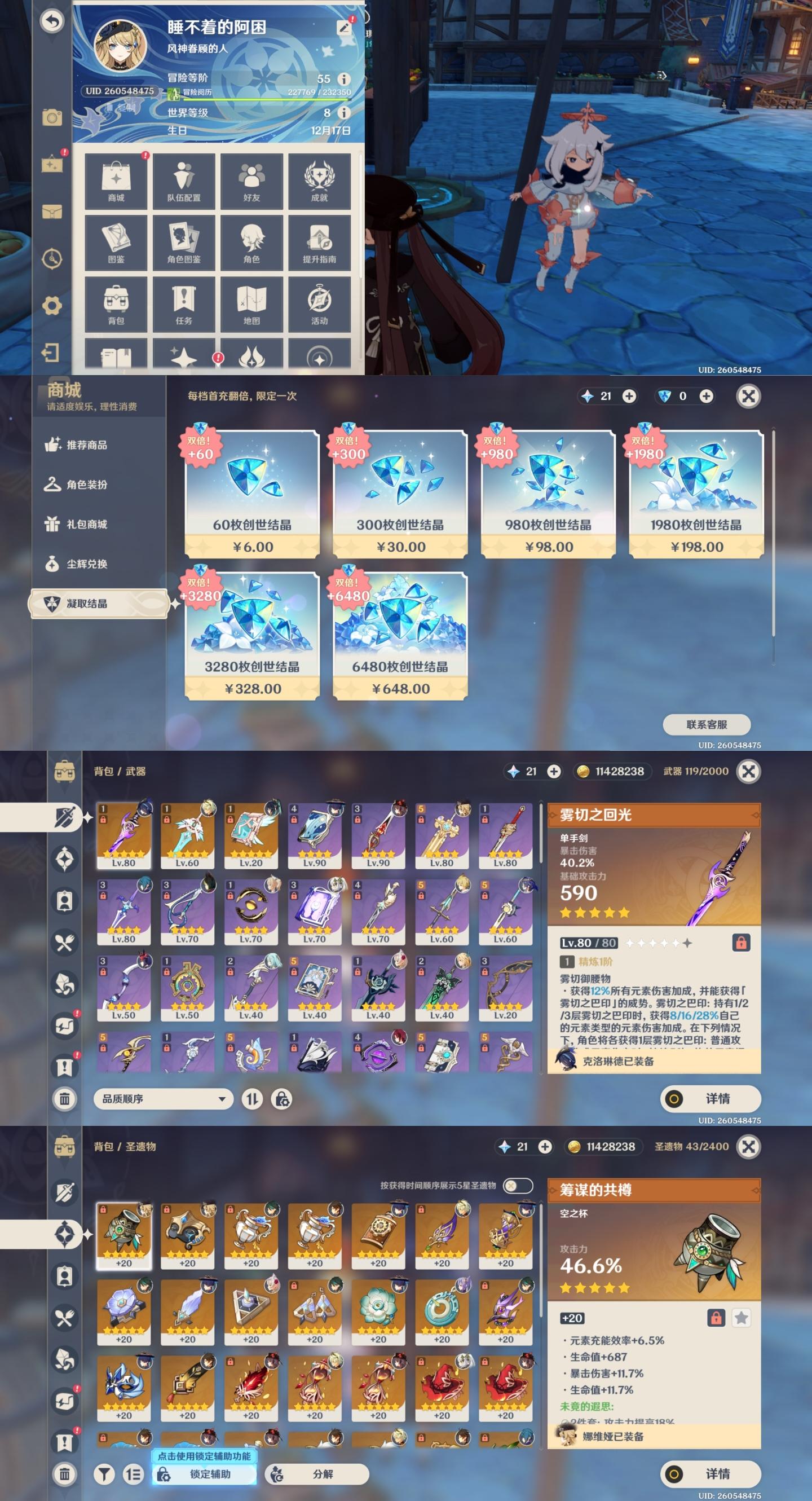Image resolution: width=812 pixels, height=1501 pixels.
Task: Buy the 60枚创世结晶 pack for ¥6.00
Action: (252, 494)
